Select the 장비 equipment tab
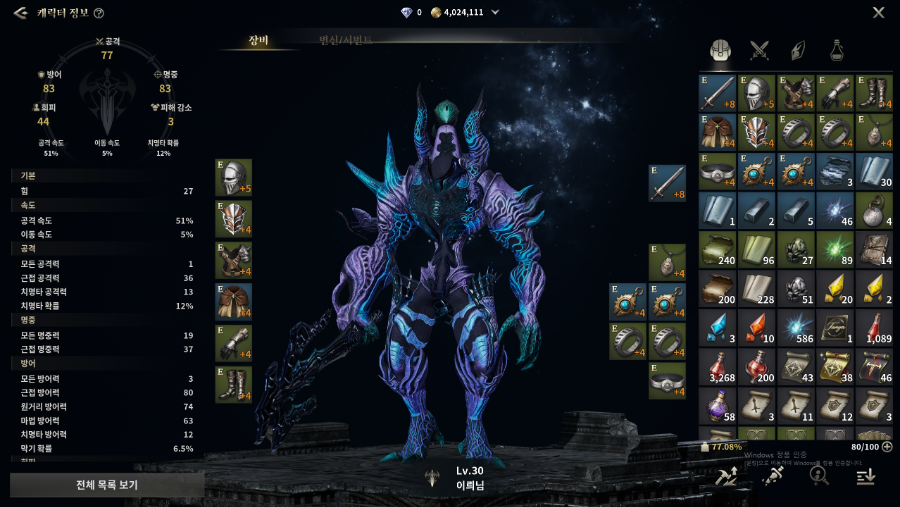The image size is (900, 507). [x=259, y=41]
